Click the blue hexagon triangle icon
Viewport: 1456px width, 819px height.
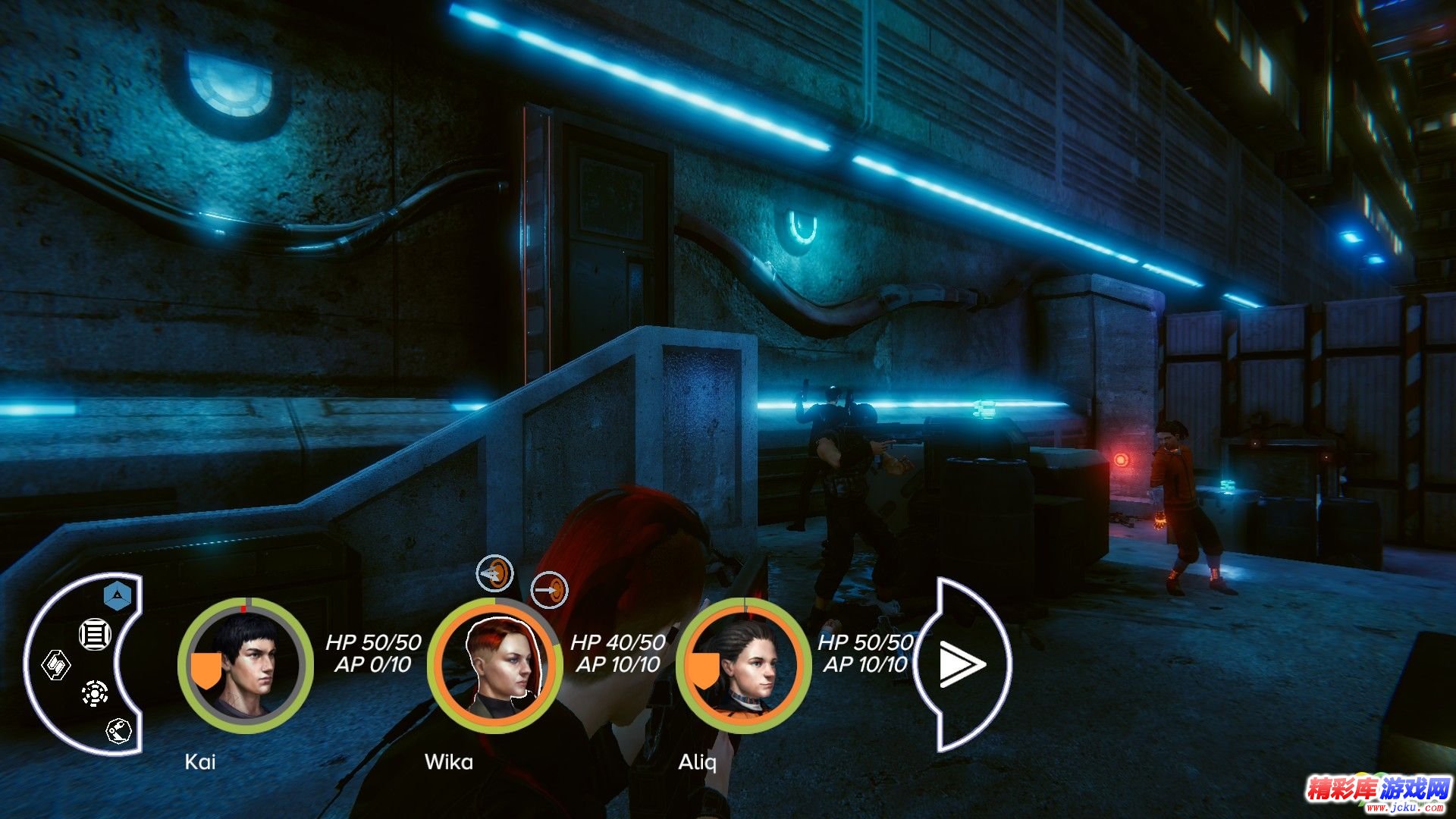pos(119,597)
